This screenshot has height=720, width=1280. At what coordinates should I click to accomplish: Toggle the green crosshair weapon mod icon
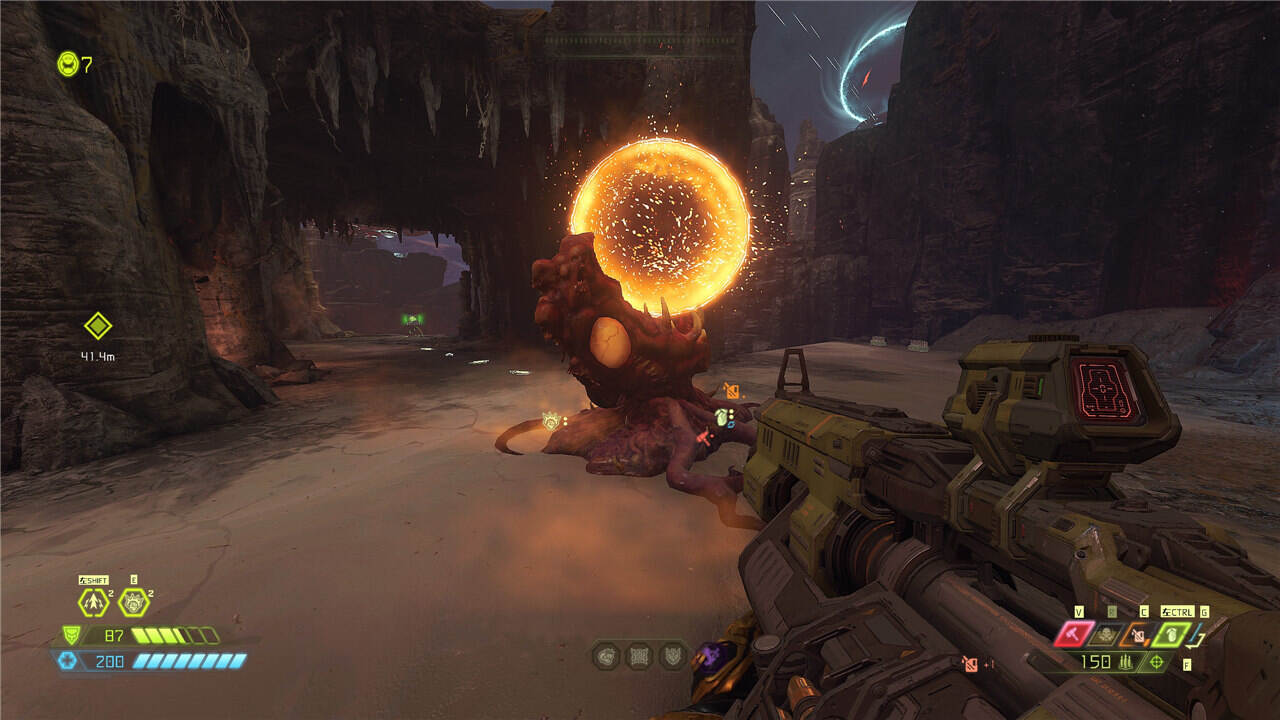1157,662
